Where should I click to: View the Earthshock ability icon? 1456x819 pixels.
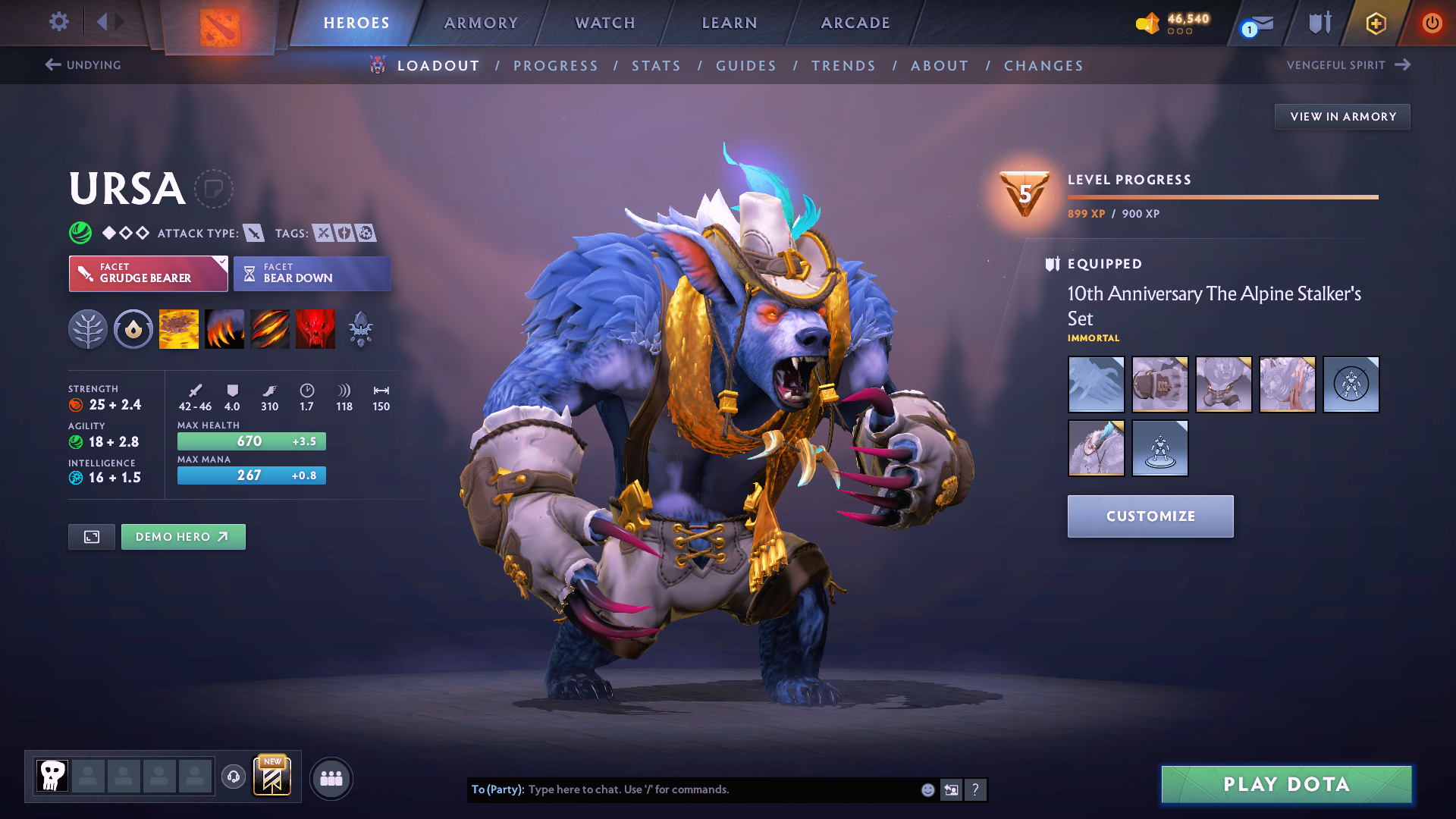pyautogui.click(x=178, y=328)
